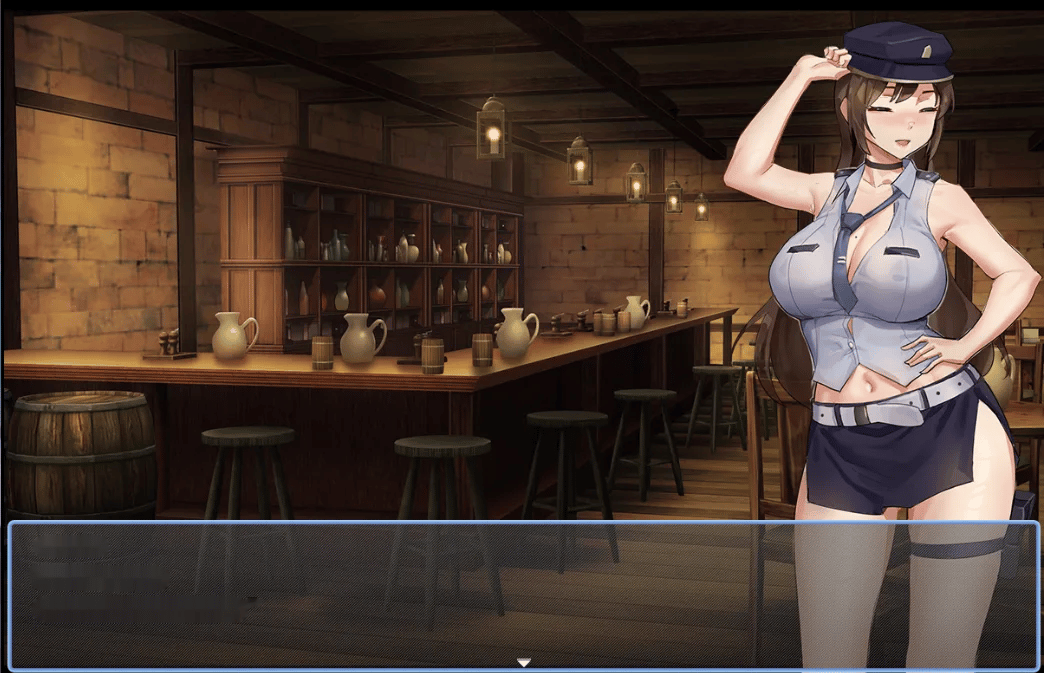Screen dimensions: 1044x673
Task: Click the dialogue continue arrow
Action: [x=523, y=662]
